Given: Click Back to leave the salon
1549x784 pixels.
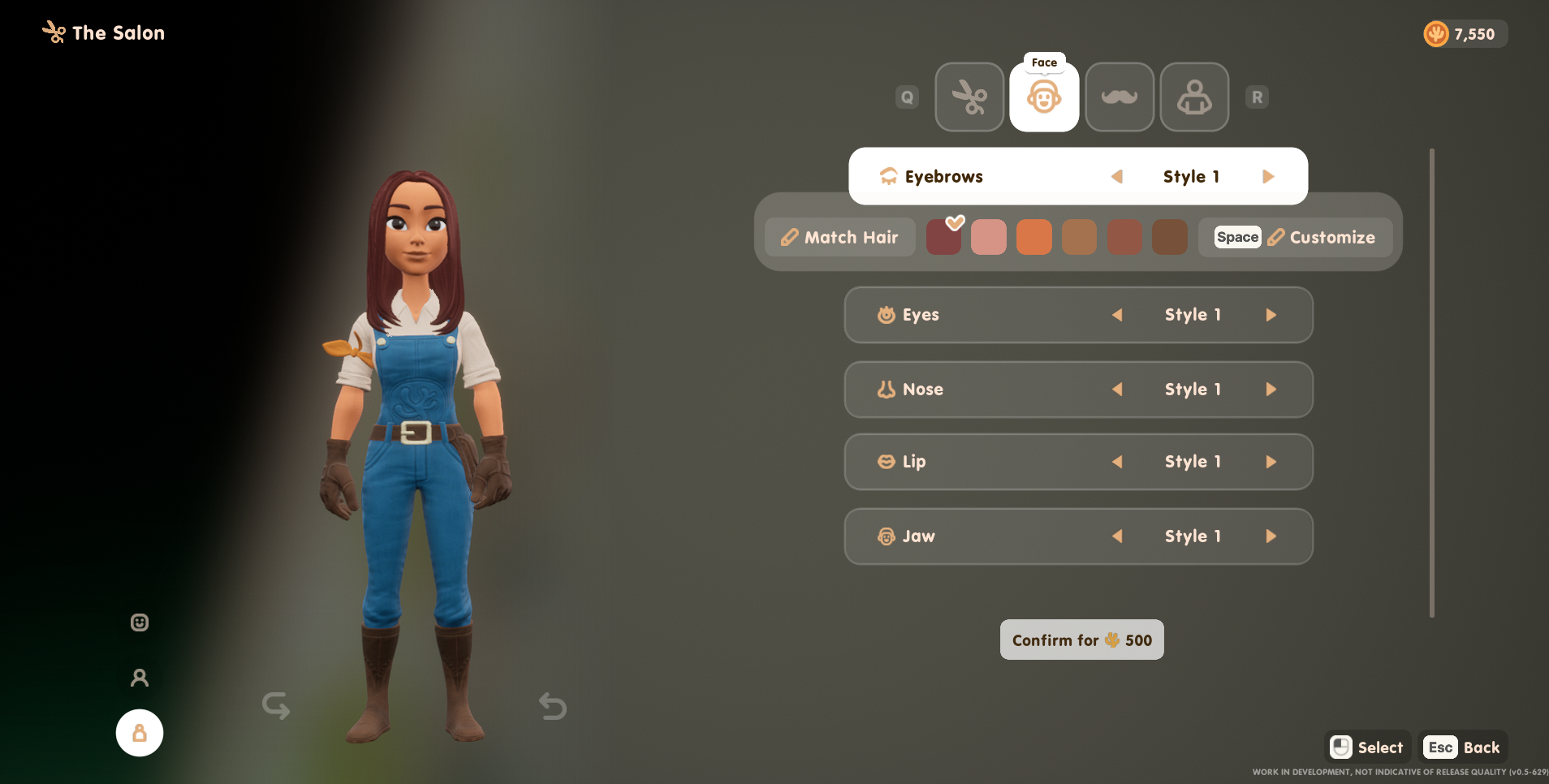Looking at the screenshot, I should coord(1464,747).
